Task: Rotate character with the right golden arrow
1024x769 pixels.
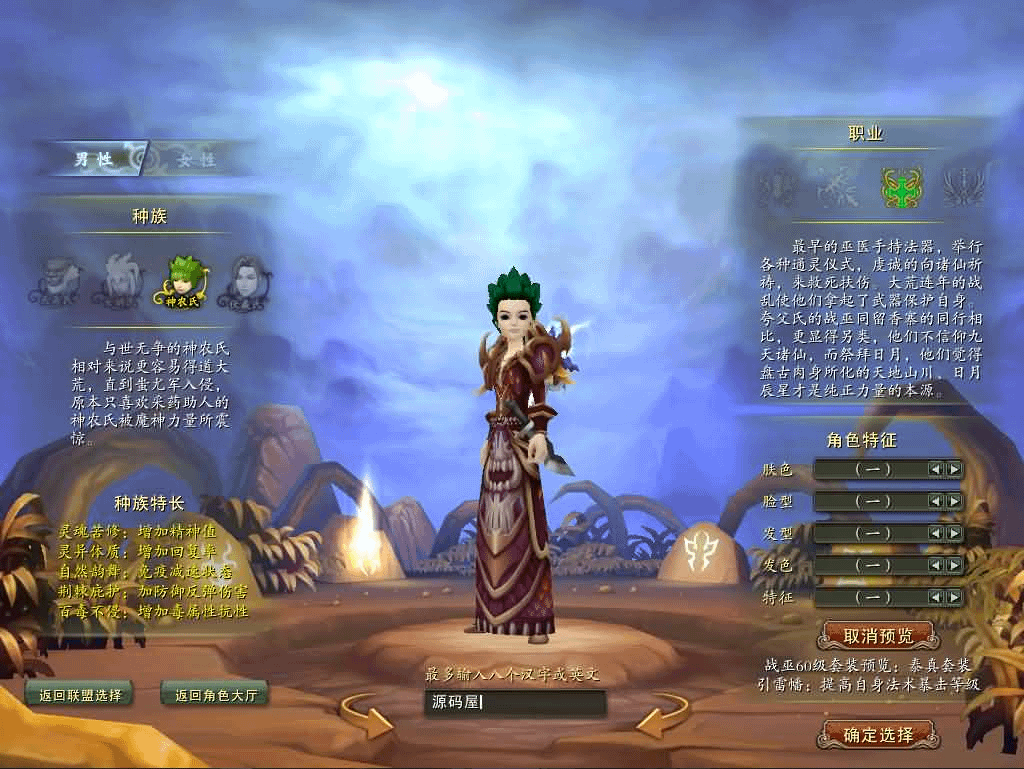Action: [662, 716]
